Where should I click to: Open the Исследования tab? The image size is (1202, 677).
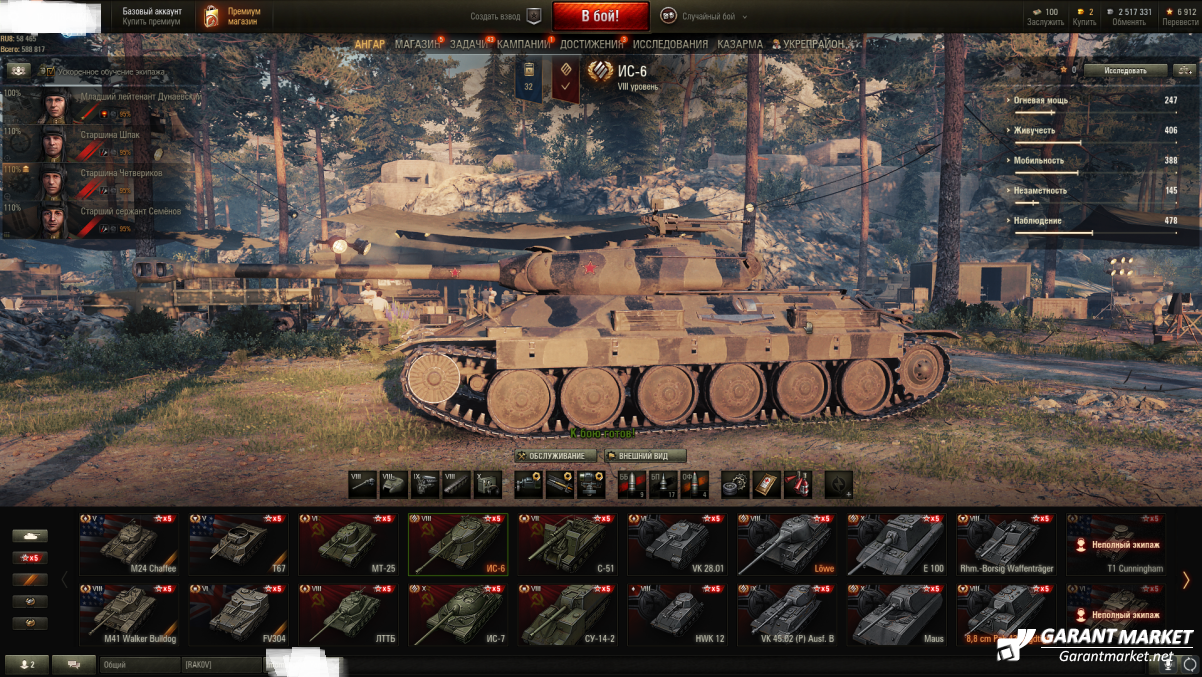(x=670, y=44)
